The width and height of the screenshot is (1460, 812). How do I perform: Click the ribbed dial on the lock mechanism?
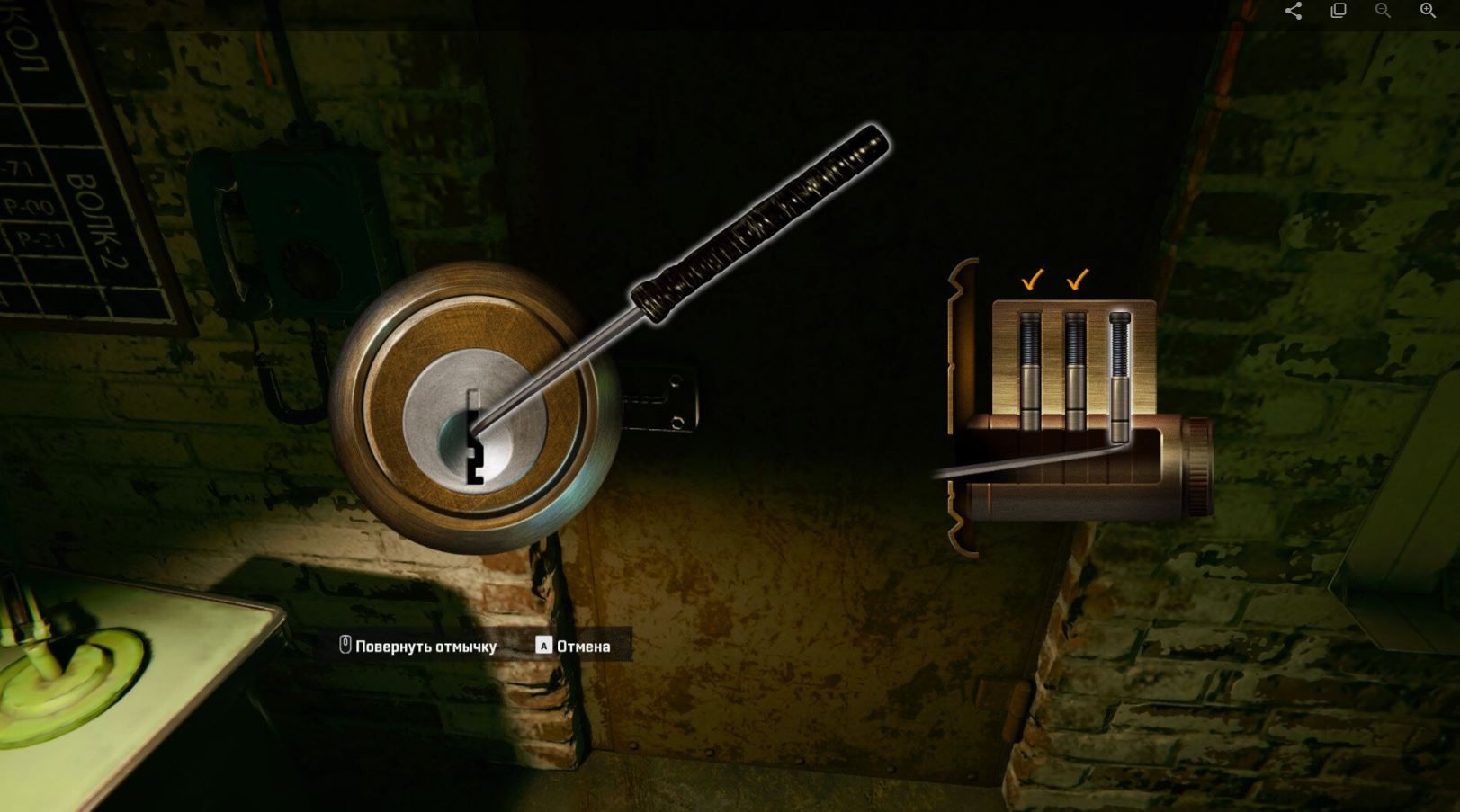point(1199,468)
